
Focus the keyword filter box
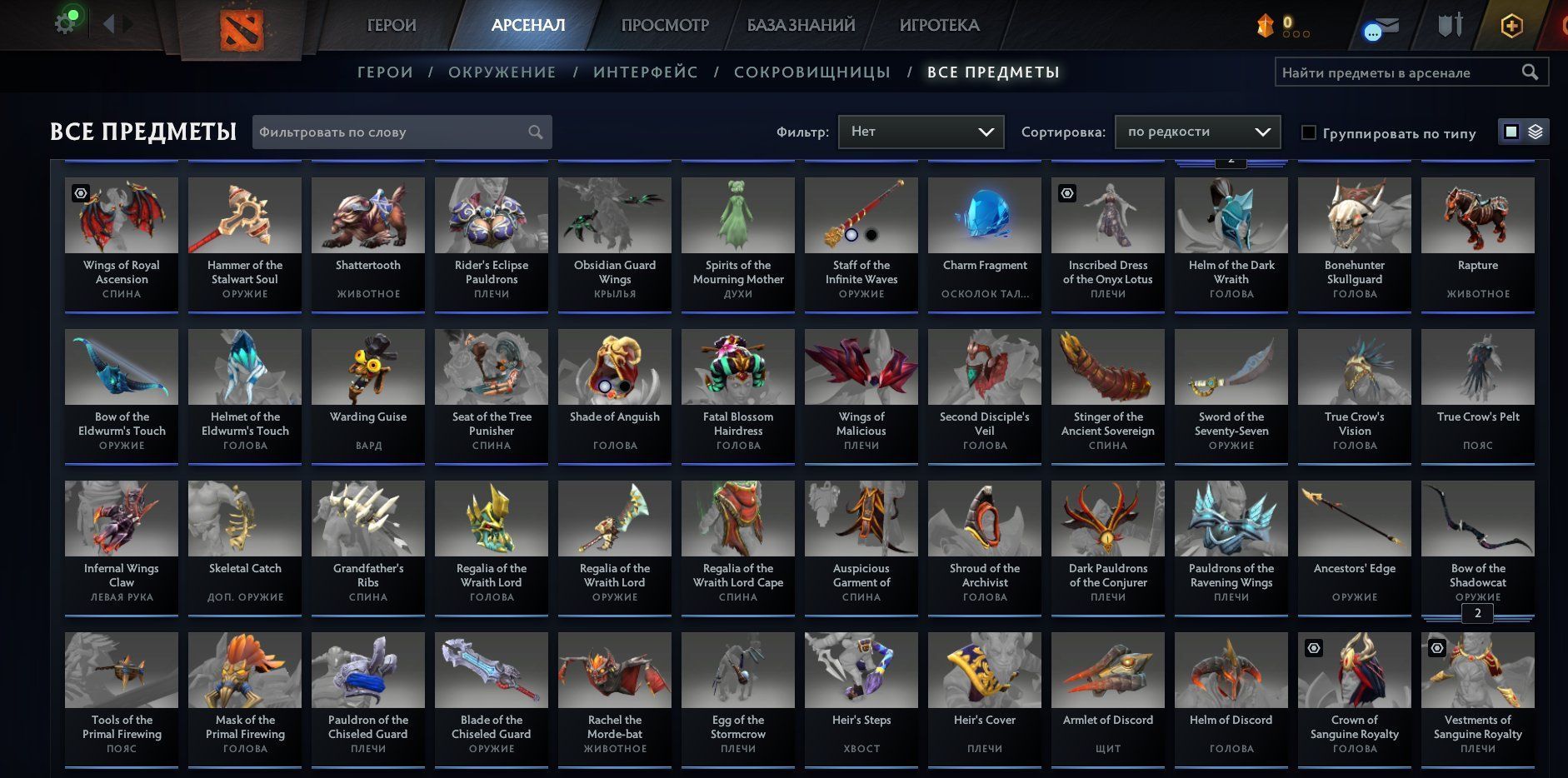point(392,132)
